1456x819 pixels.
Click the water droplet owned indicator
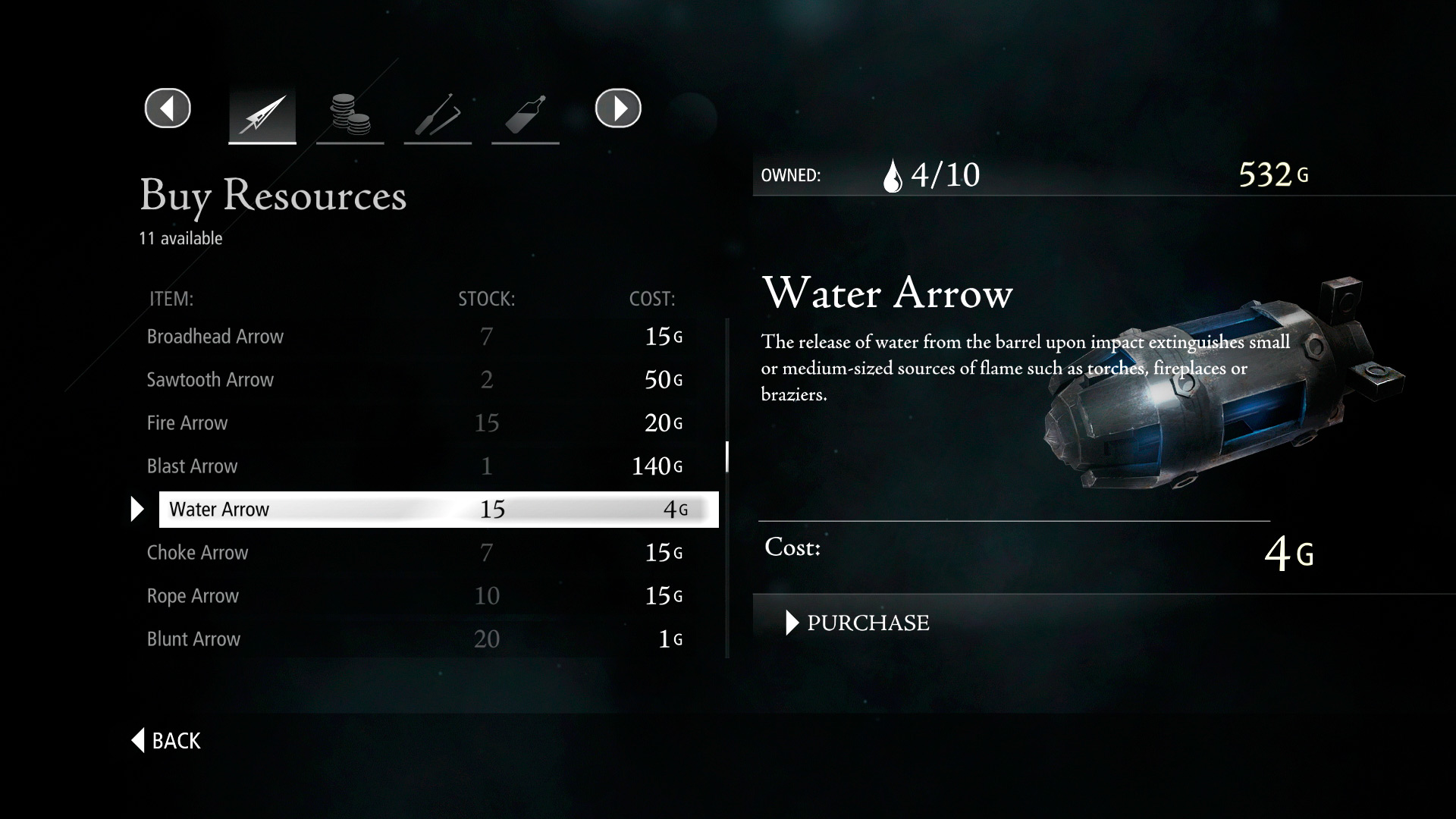(893, 174)
